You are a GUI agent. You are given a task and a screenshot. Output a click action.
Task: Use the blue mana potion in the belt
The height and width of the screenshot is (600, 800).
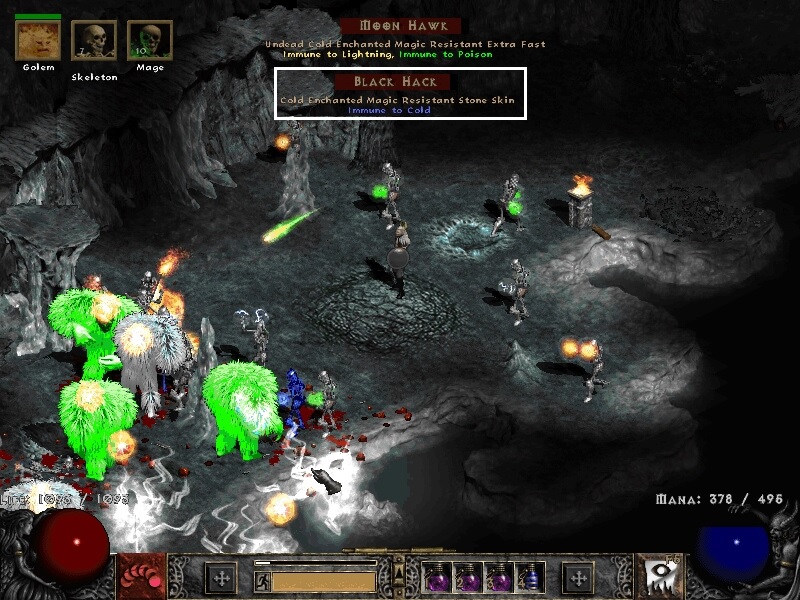pyautogui.click(x=530, y=577)
